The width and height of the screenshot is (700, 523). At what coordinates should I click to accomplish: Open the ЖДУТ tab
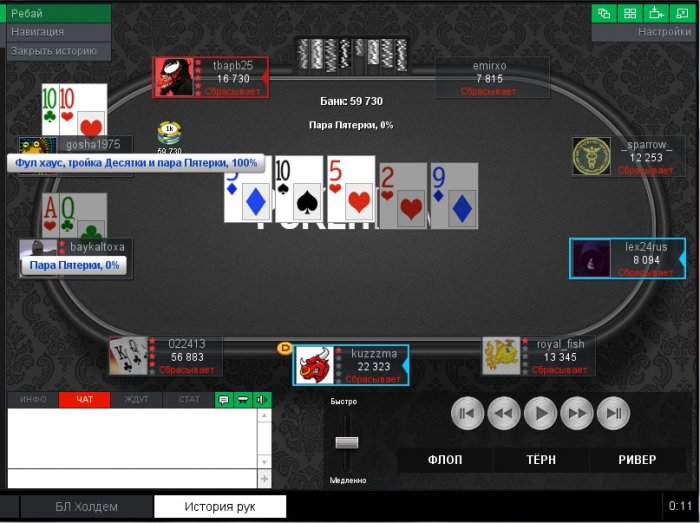[x=136, y=400]
